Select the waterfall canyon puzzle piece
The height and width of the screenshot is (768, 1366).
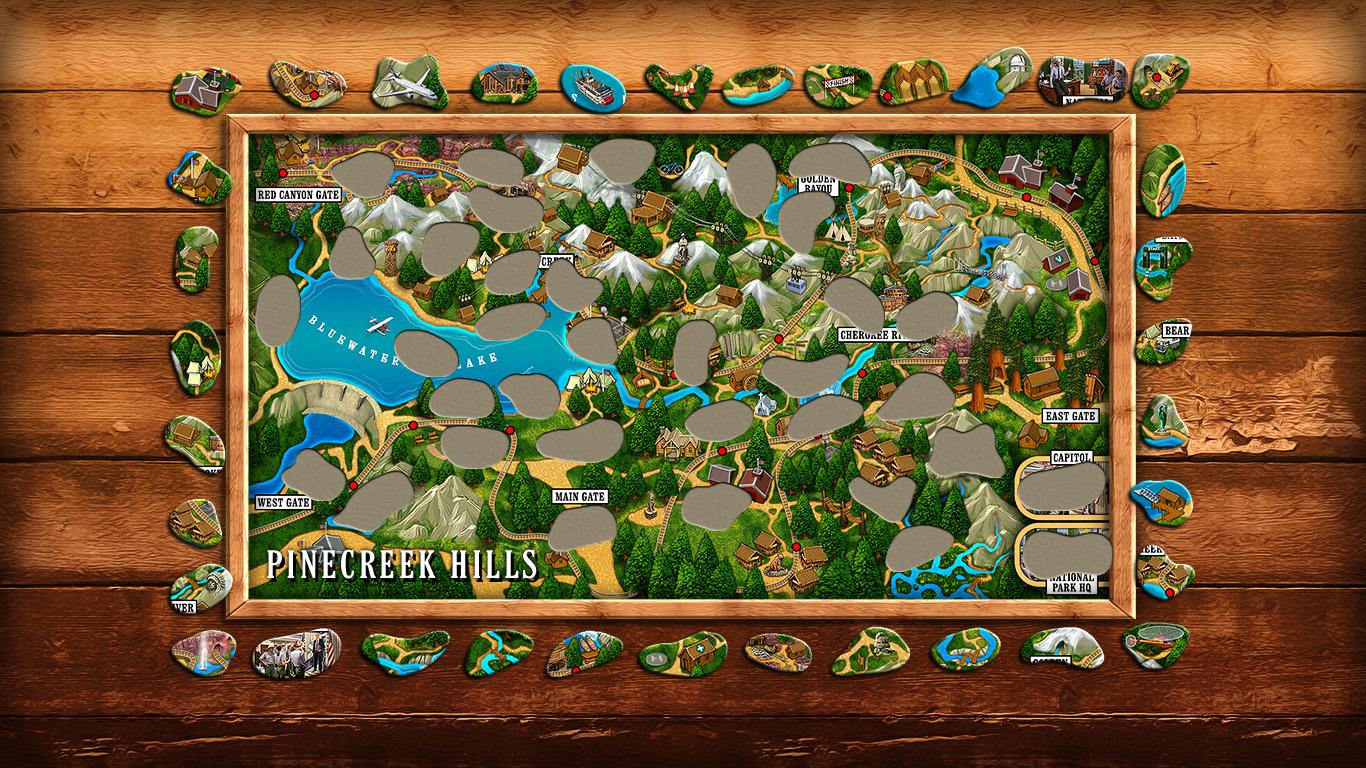pos(203,652)
